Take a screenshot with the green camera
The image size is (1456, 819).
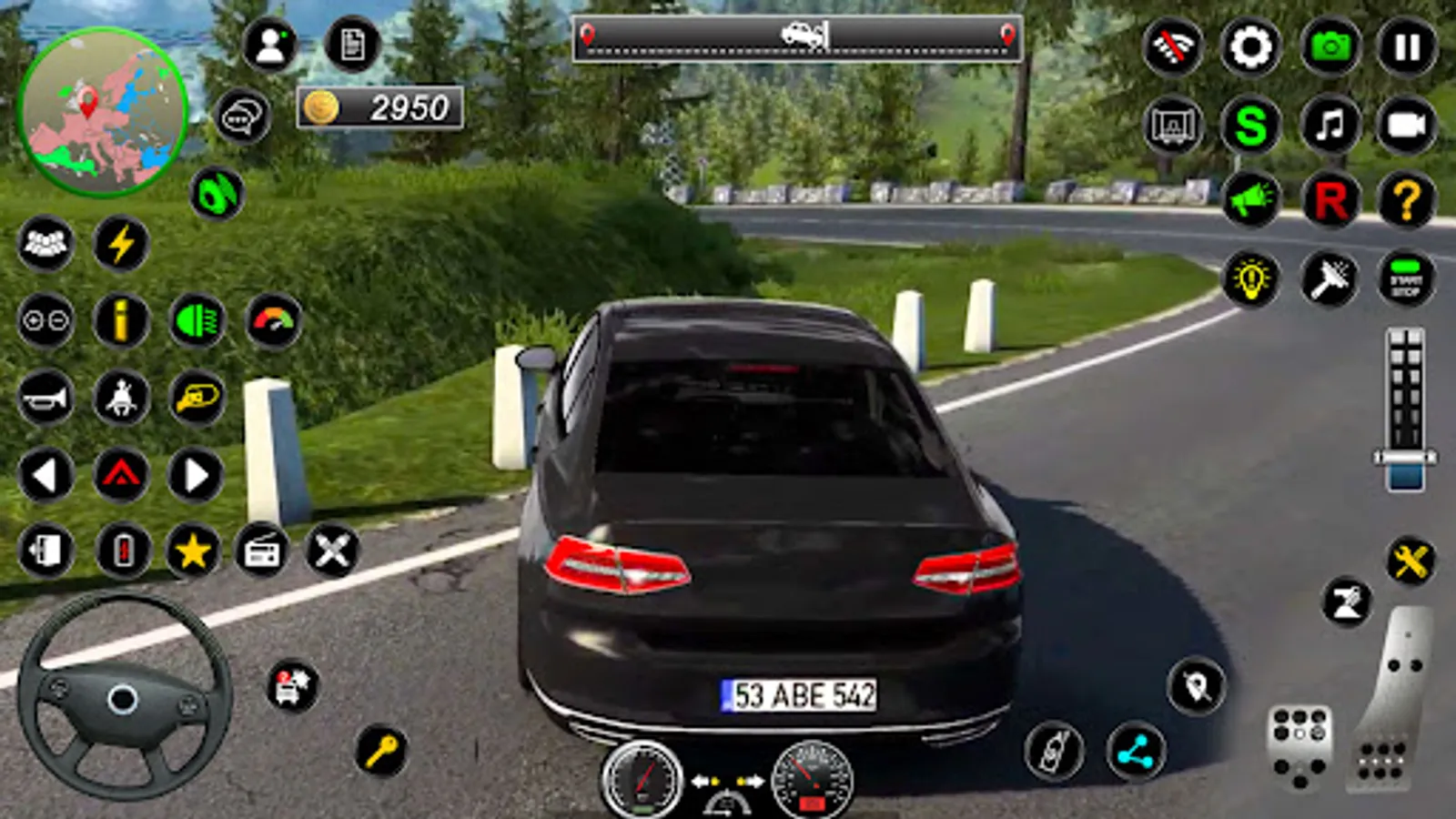(1330, 46)
